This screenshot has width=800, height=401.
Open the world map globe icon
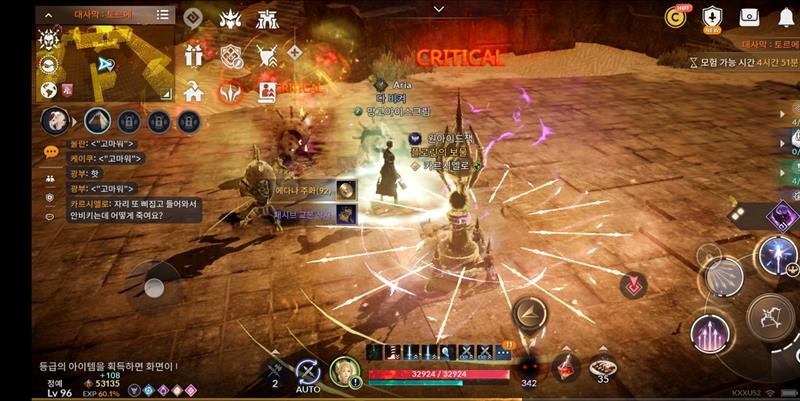coord(47,90)
